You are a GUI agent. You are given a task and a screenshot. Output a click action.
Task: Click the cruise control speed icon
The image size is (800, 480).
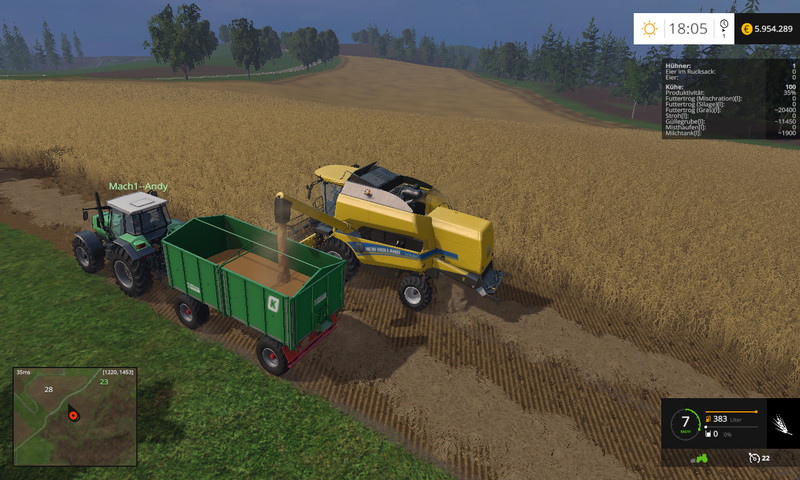752,458
